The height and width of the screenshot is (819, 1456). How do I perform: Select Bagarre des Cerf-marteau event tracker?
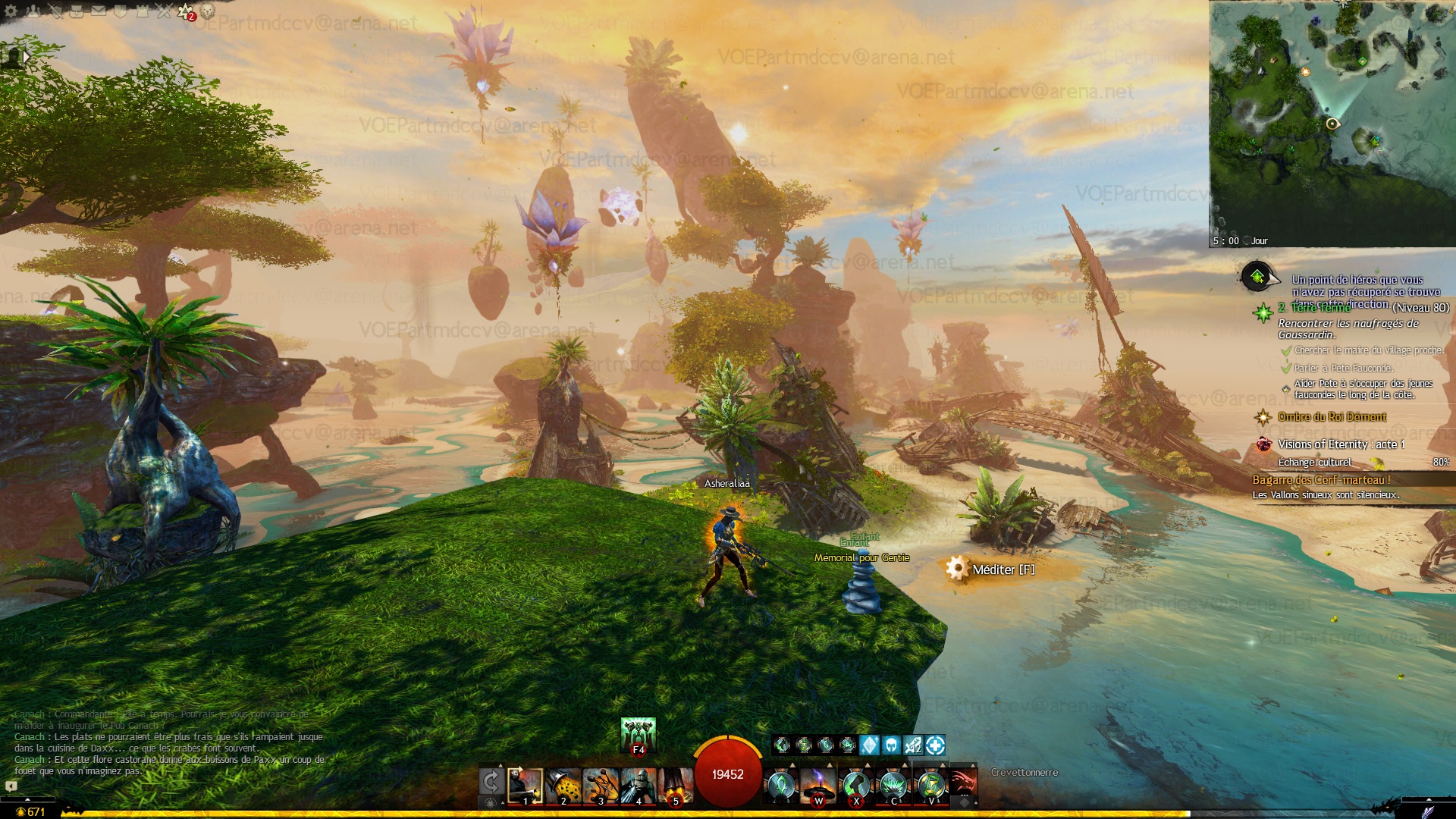[x=1321, y=480]
